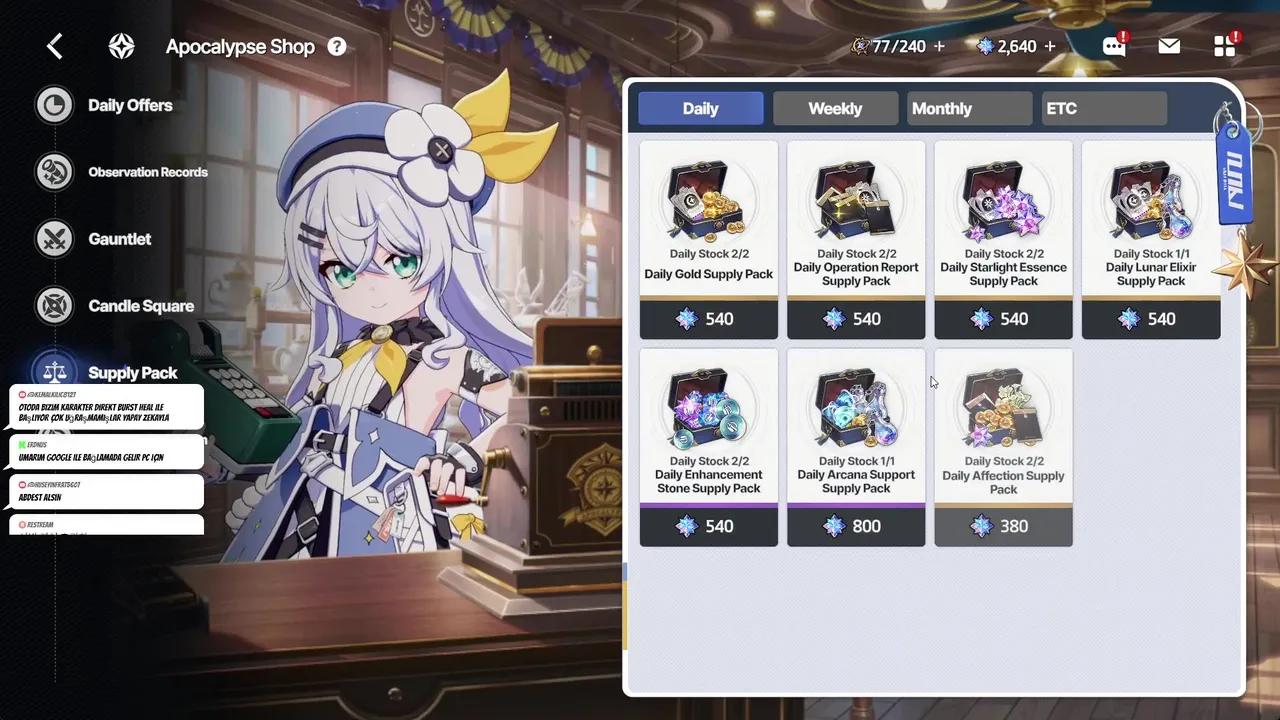Open the chat messages icon
The image size is (1280, 720).
pos(1113,45)
